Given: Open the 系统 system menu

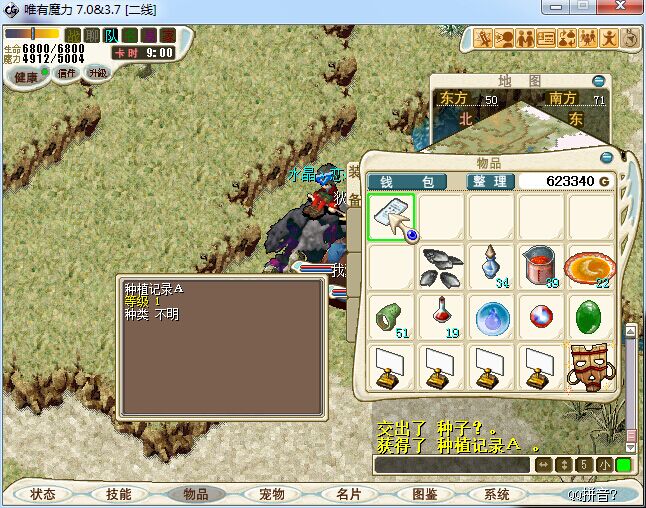Looking at the screenshot, I should coord(497,494).
